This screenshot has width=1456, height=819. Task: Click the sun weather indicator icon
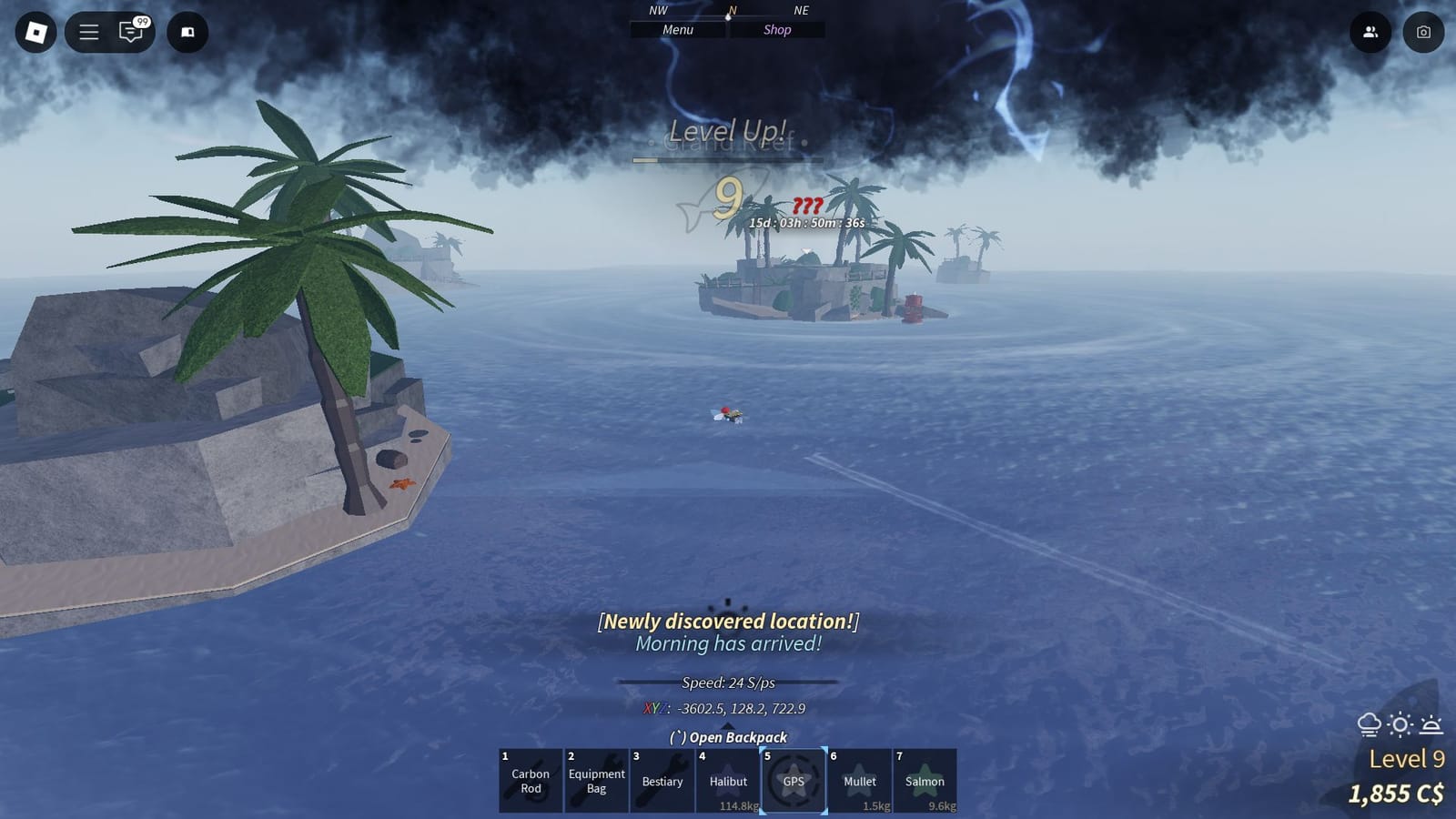click(x=1399, y=724)
